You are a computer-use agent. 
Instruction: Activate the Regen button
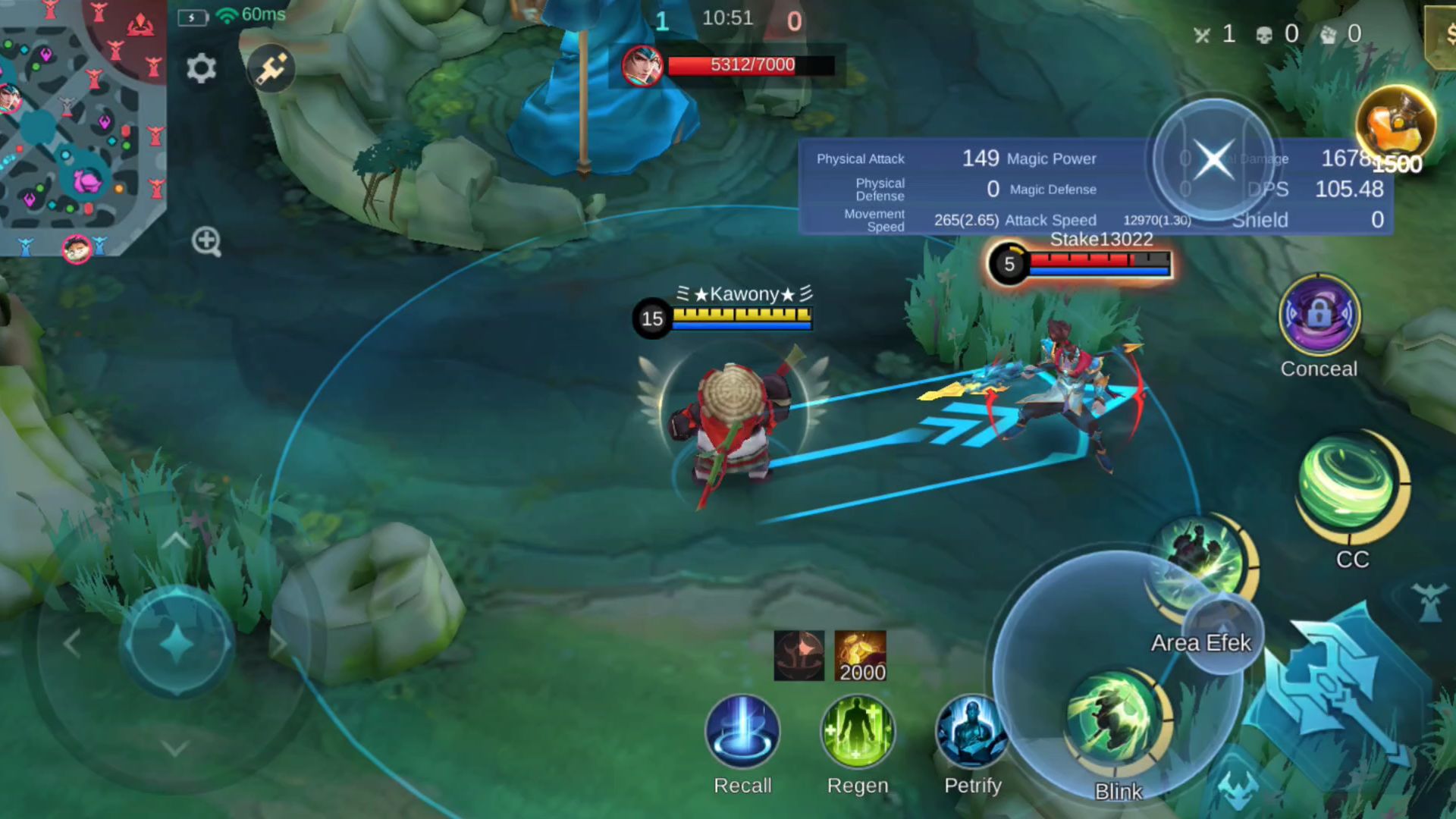[858, 732]
